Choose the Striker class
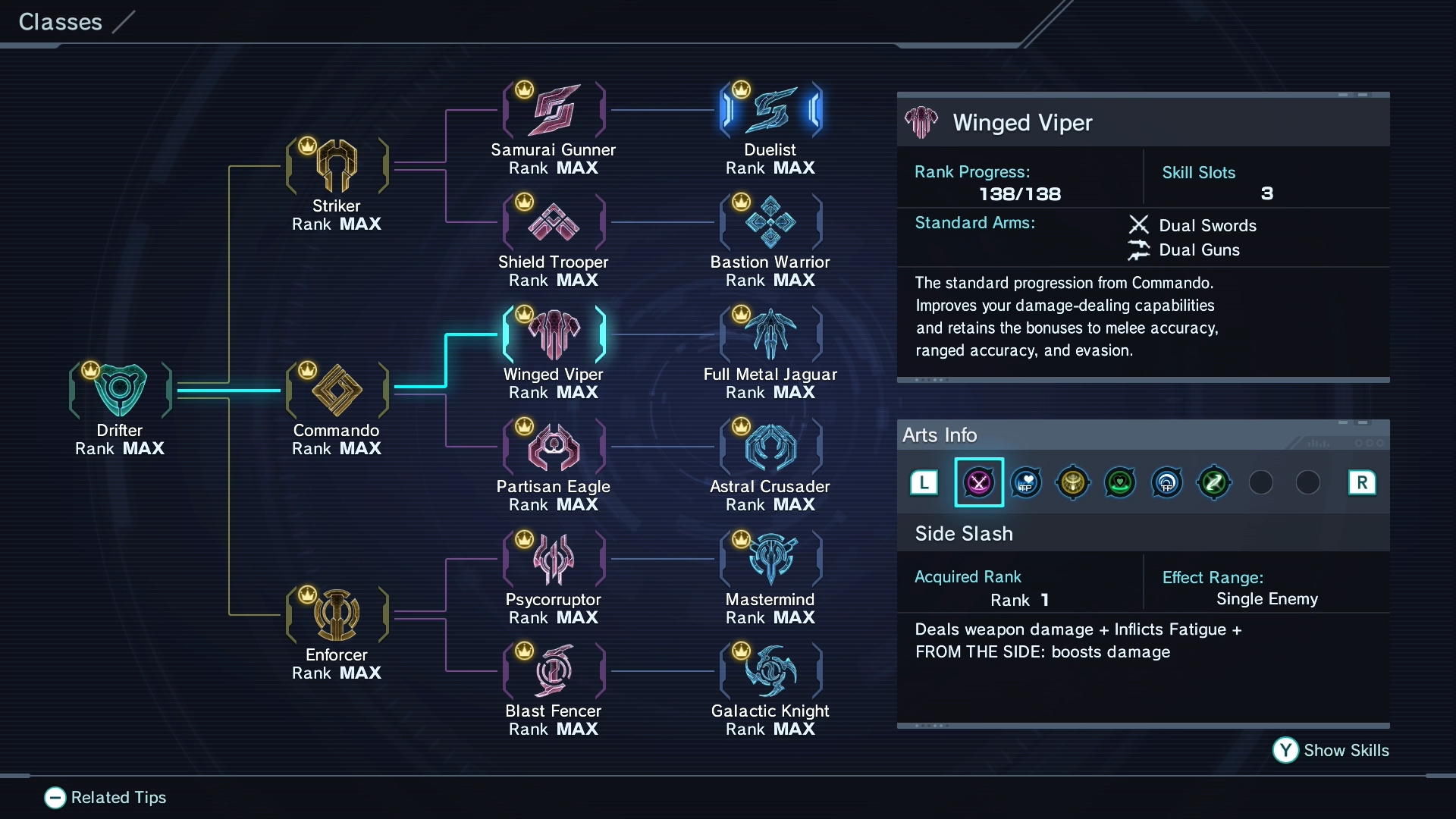The width and height of the screenshot is (1456, 819). pos(337,166)
